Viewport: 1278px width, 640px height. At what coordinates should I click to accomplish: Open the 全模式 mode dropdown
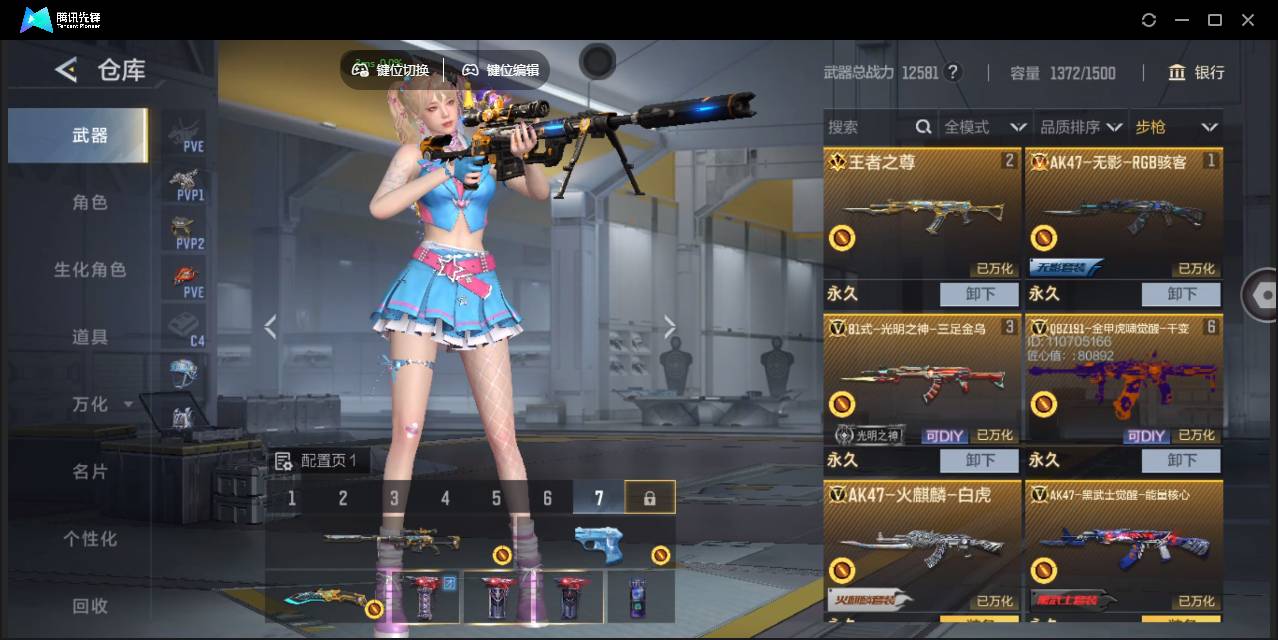click(x=985, y=127)
